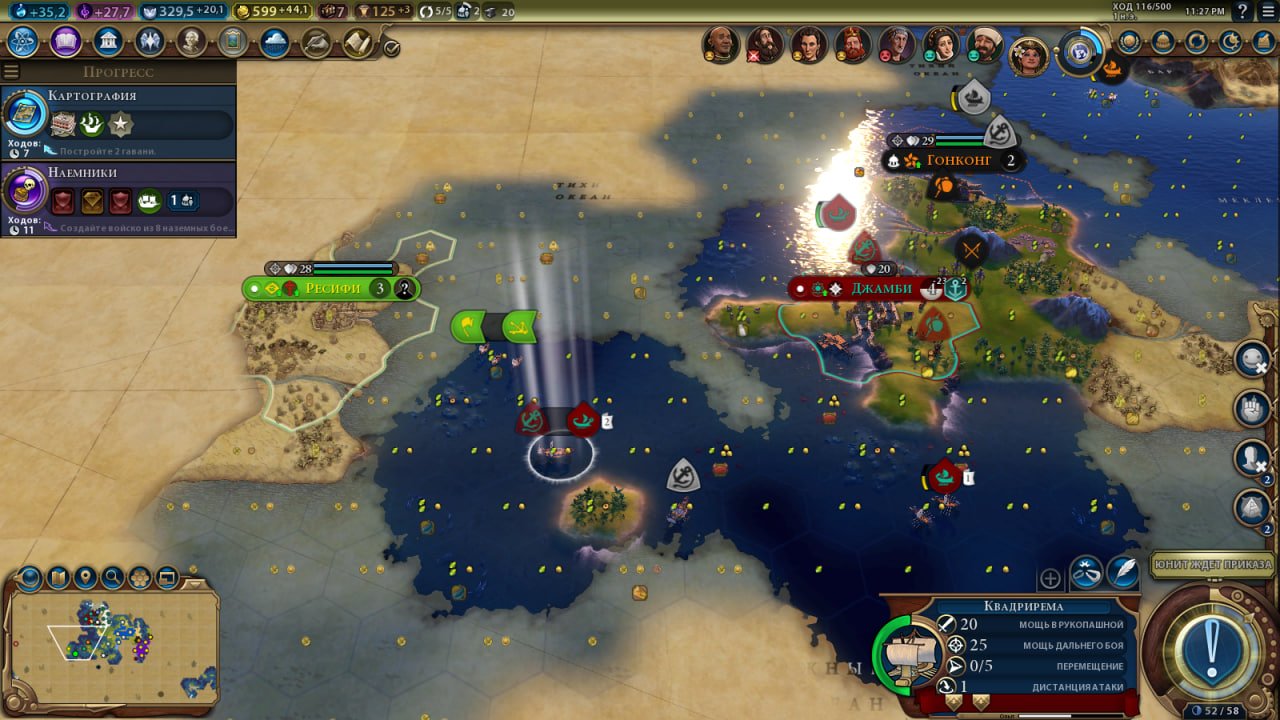Click the Джамби city banner
1280x720 pixels.
[x=880, y=289]
